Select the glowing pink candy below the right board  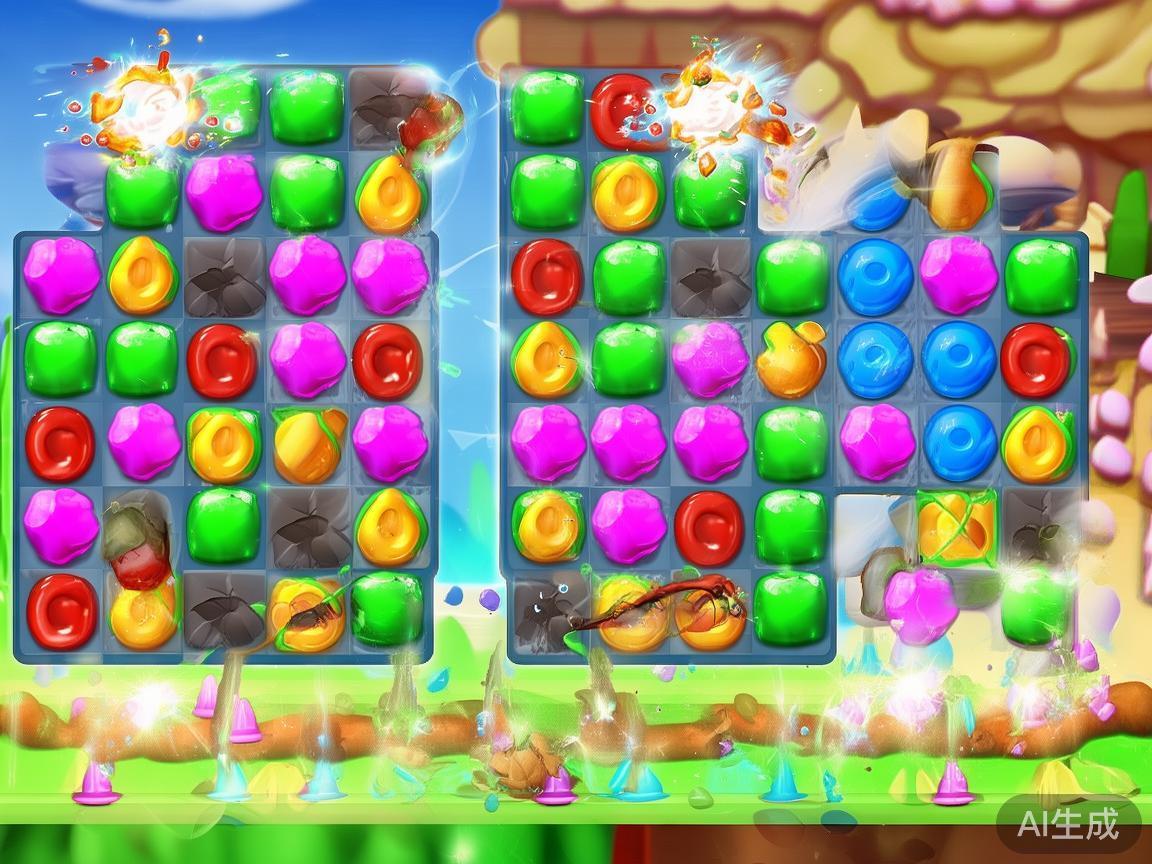921,604
